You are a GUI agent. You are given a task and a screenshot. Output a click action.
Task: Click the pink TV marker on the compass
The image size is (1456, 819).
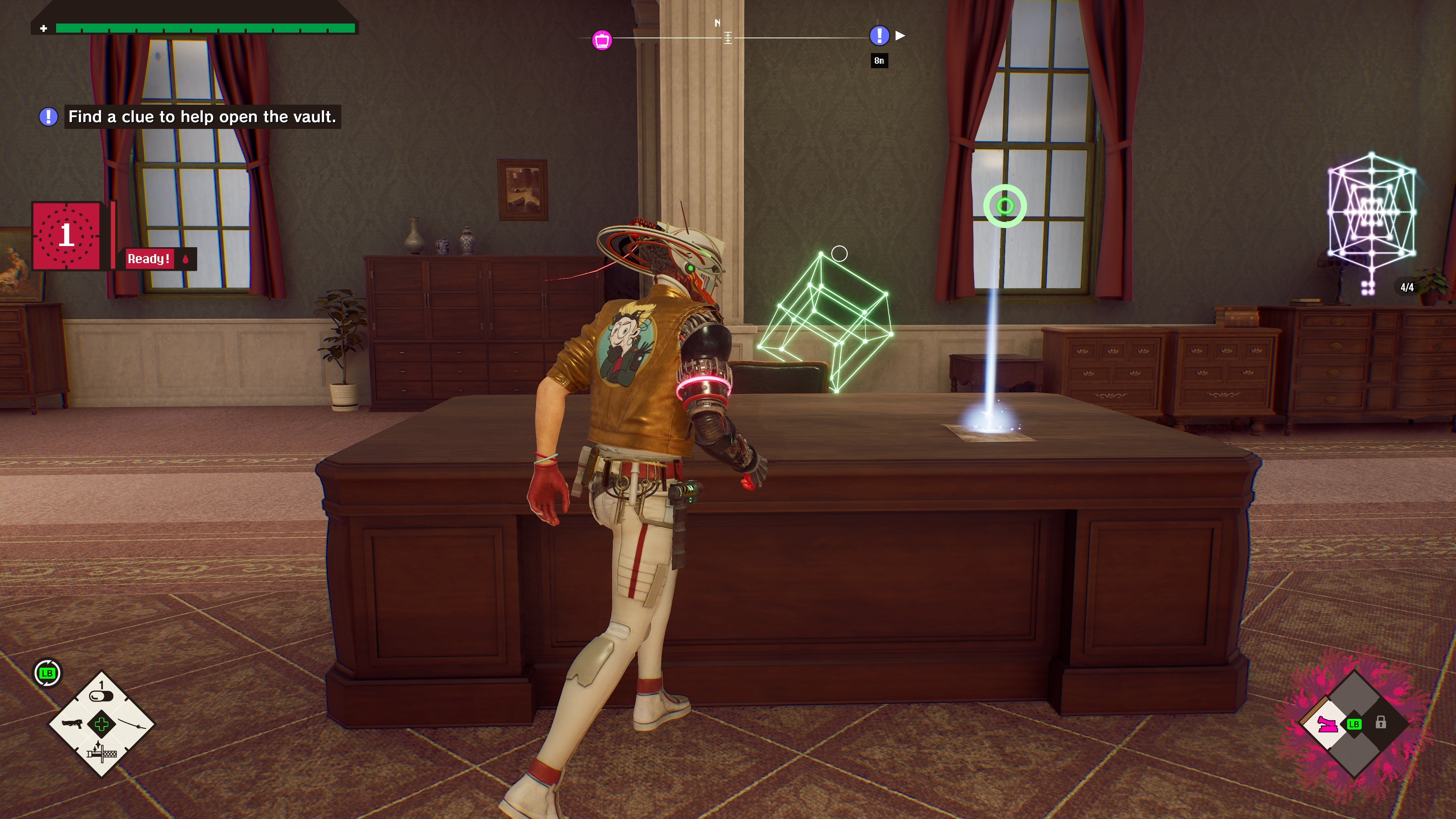[602, 40]
